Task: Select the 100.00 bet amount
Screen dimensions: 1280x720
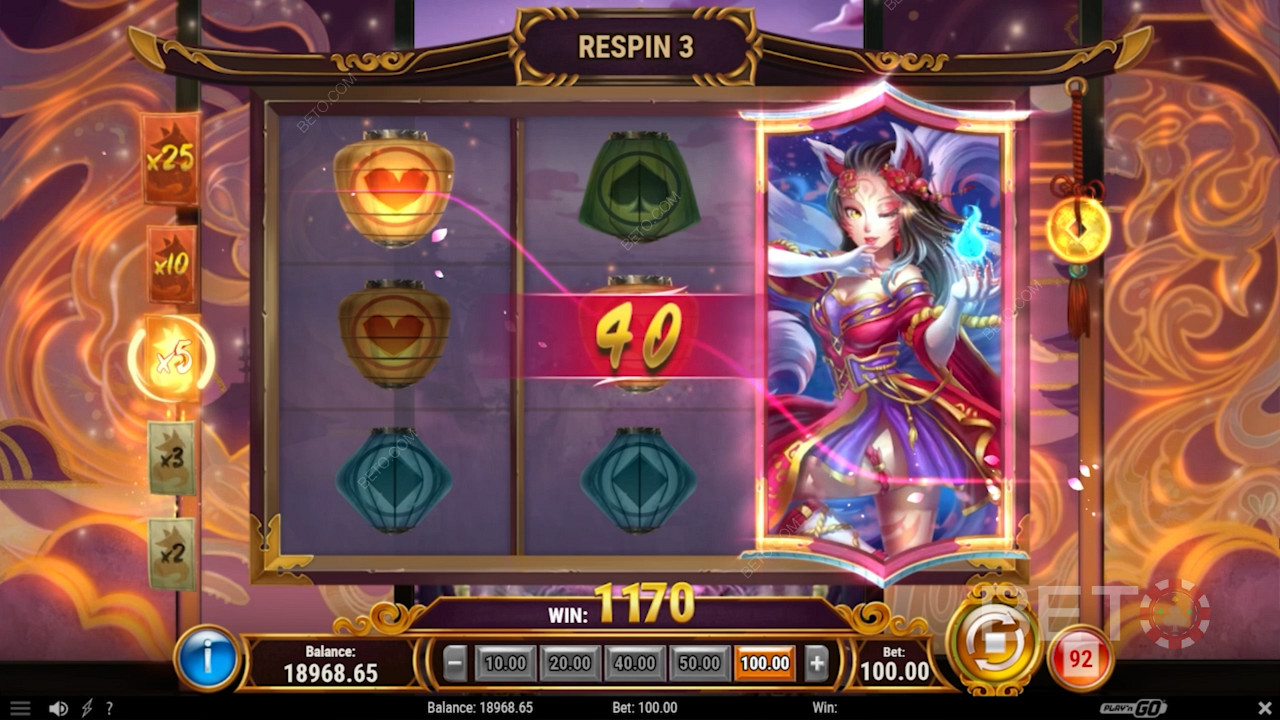Action: click(x=765, y=663)
